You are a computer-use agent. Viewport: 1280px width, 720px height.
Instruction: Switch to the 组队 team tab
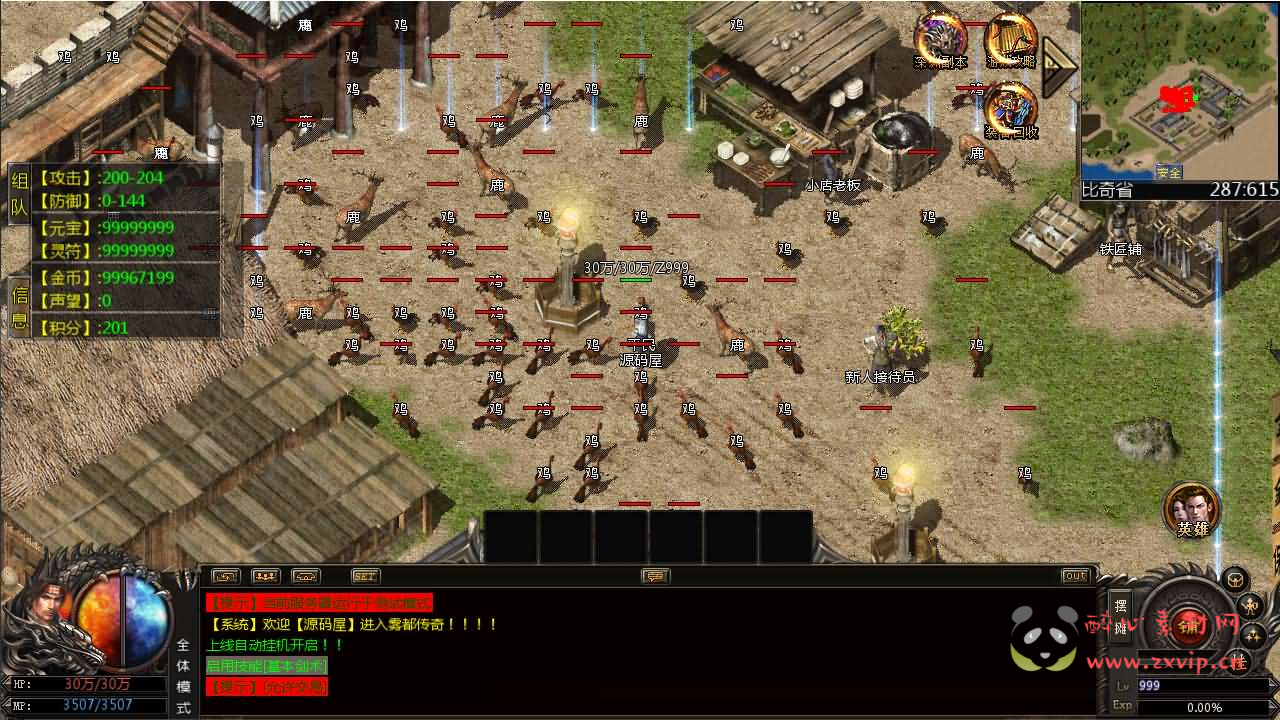click(19, 194)
